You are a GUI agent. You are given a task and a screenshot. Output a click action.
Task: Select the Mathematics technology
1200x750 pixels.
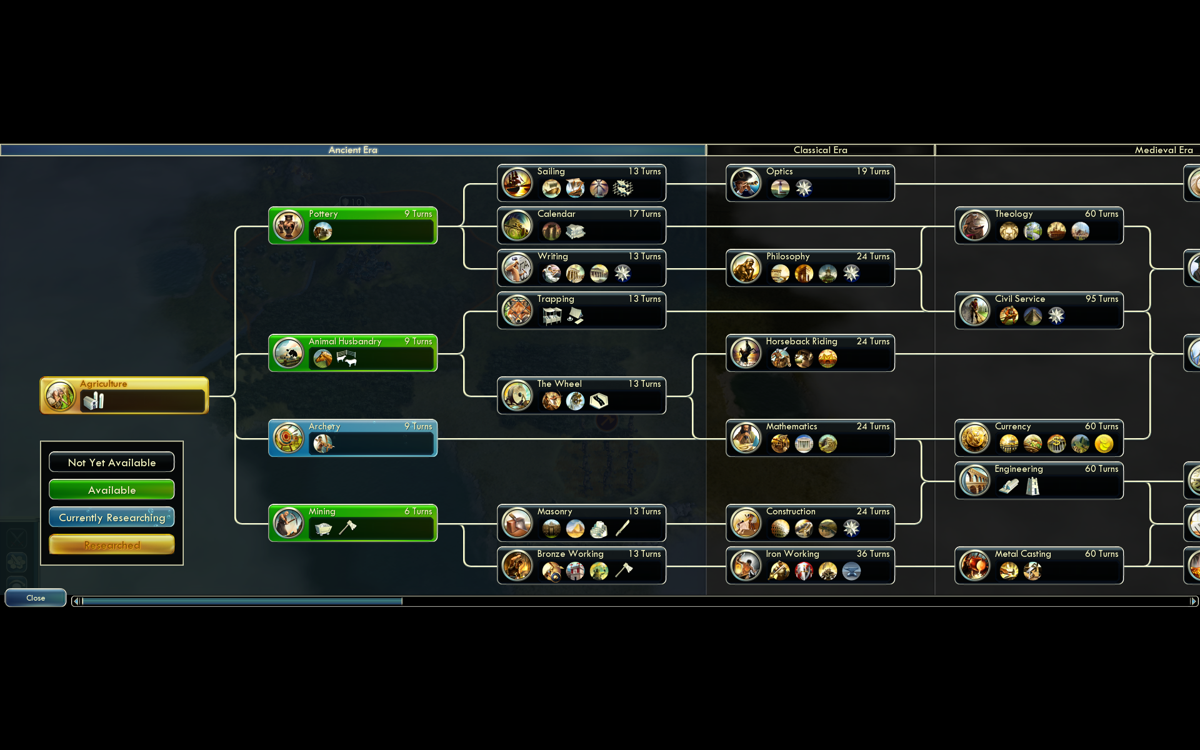[x=810, y=438]
